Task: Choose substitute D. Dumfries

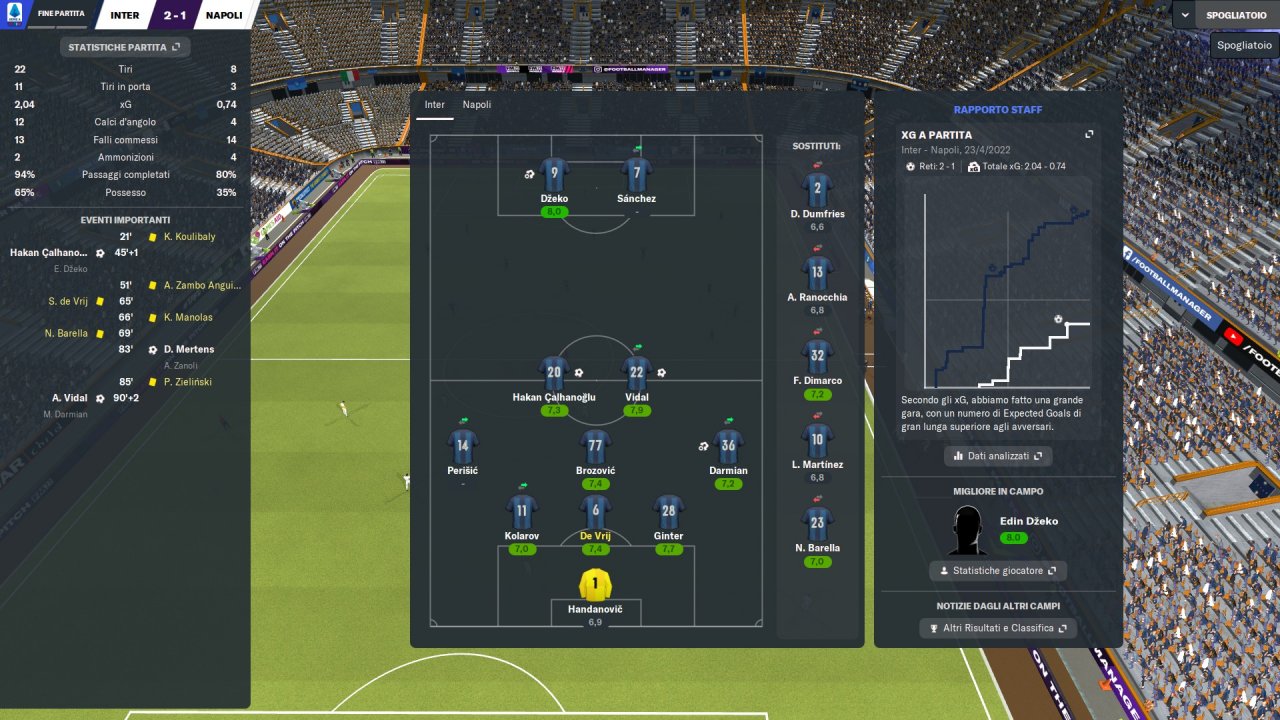Action: pos(817,189)
